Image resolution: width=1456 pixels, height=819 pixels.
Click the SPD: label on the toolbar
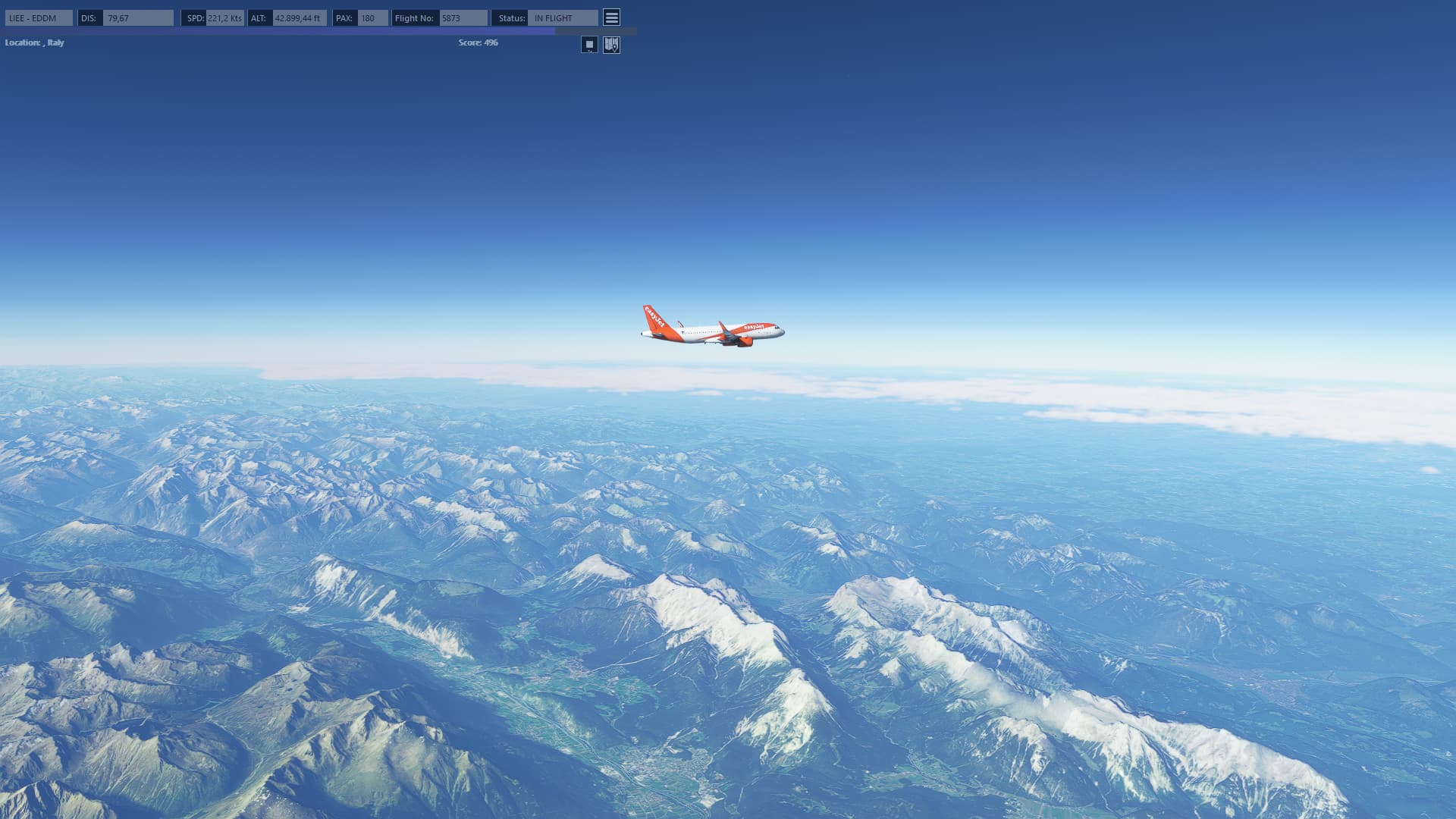[x=193, y=17]
